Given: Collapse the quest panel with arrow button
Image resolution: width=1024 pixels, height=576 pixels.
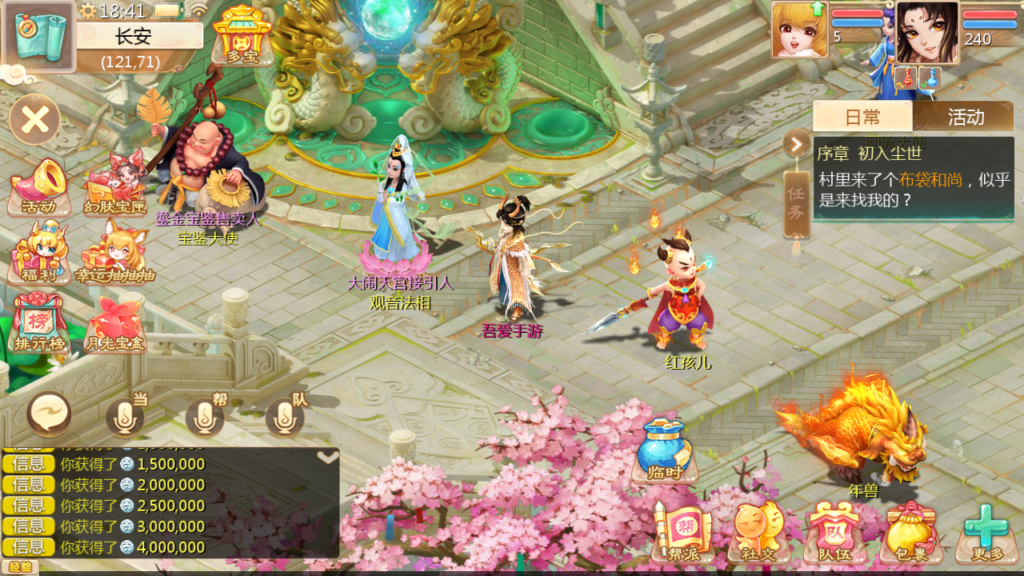Looking at the screenshot, I should [796, 144].
